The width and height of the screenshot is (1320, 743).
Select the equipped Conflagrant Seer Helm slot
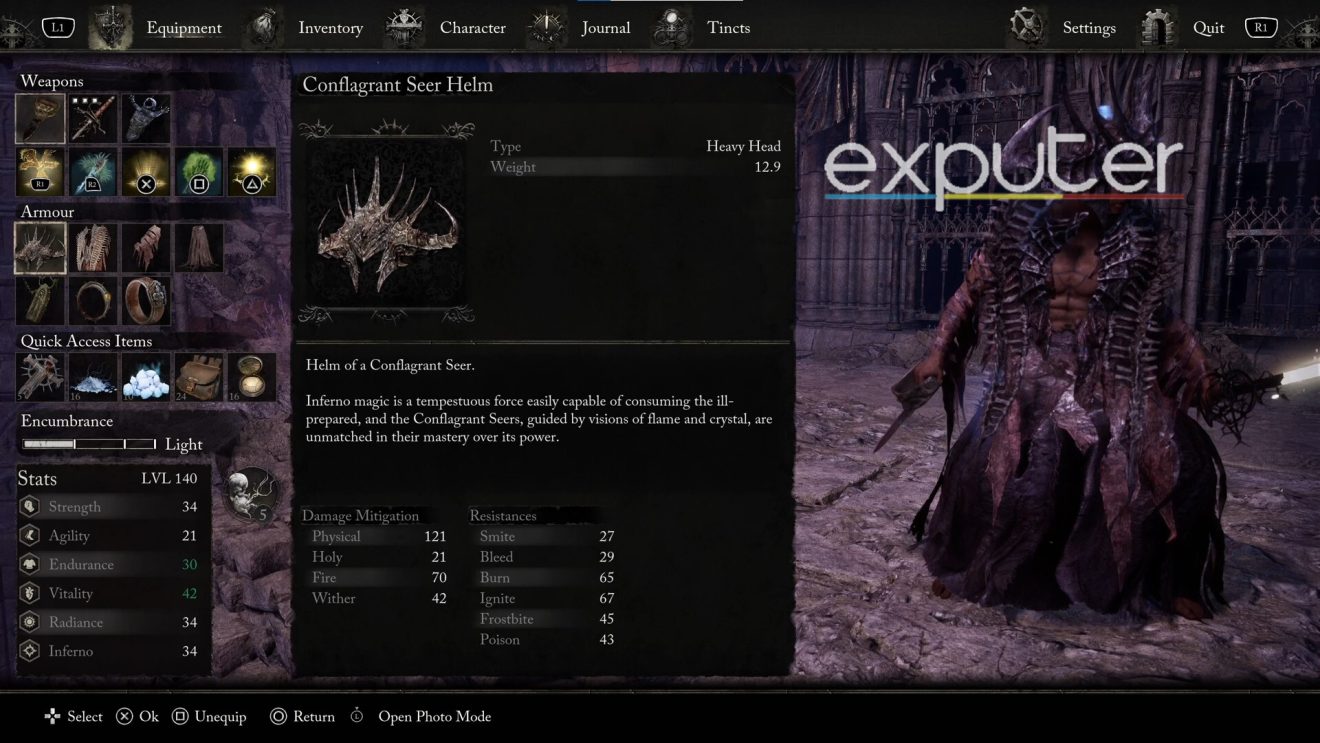(40, 247)
